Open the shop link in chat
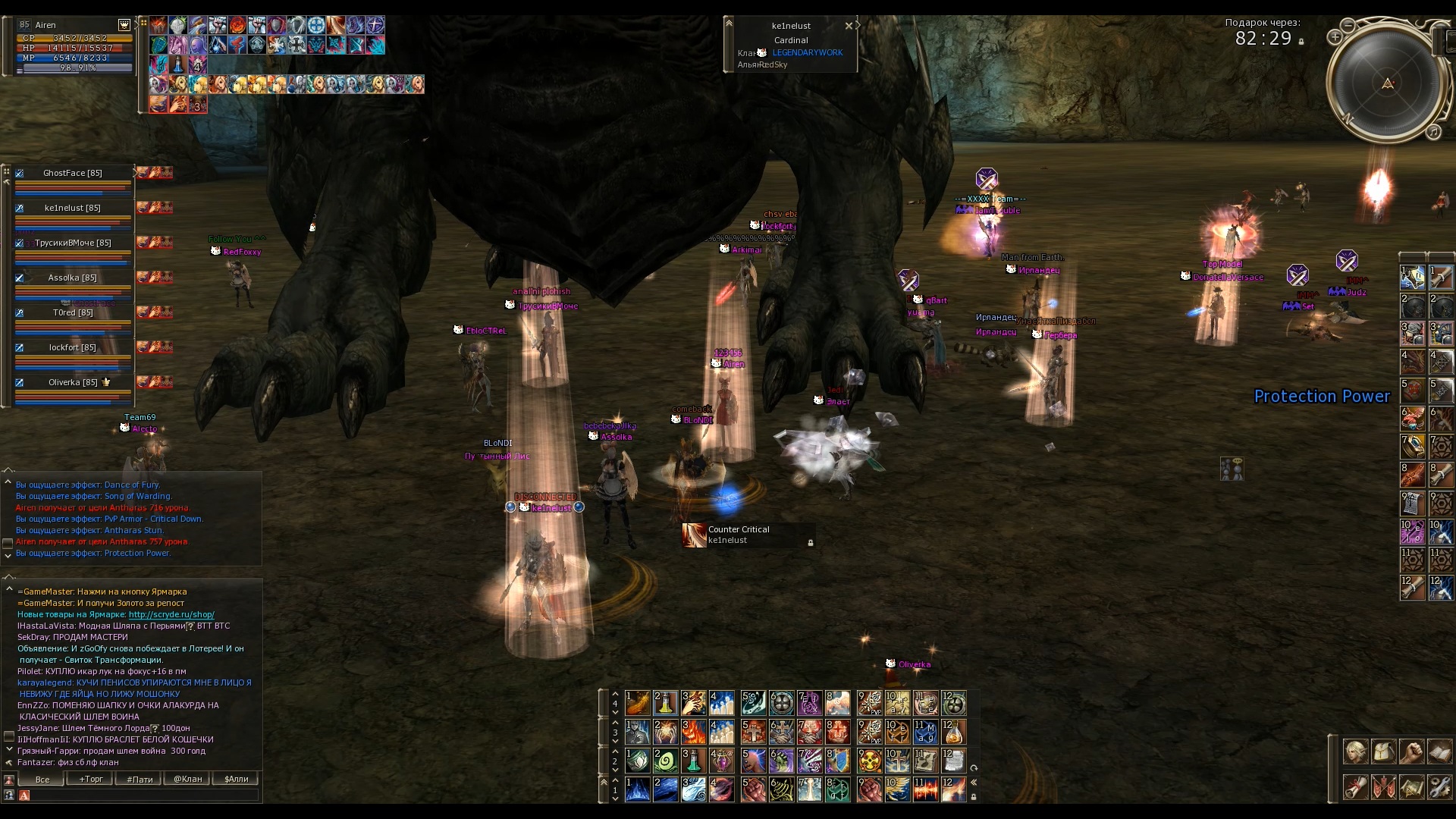This screenshot has height=819, width=1456. (171, 614)
